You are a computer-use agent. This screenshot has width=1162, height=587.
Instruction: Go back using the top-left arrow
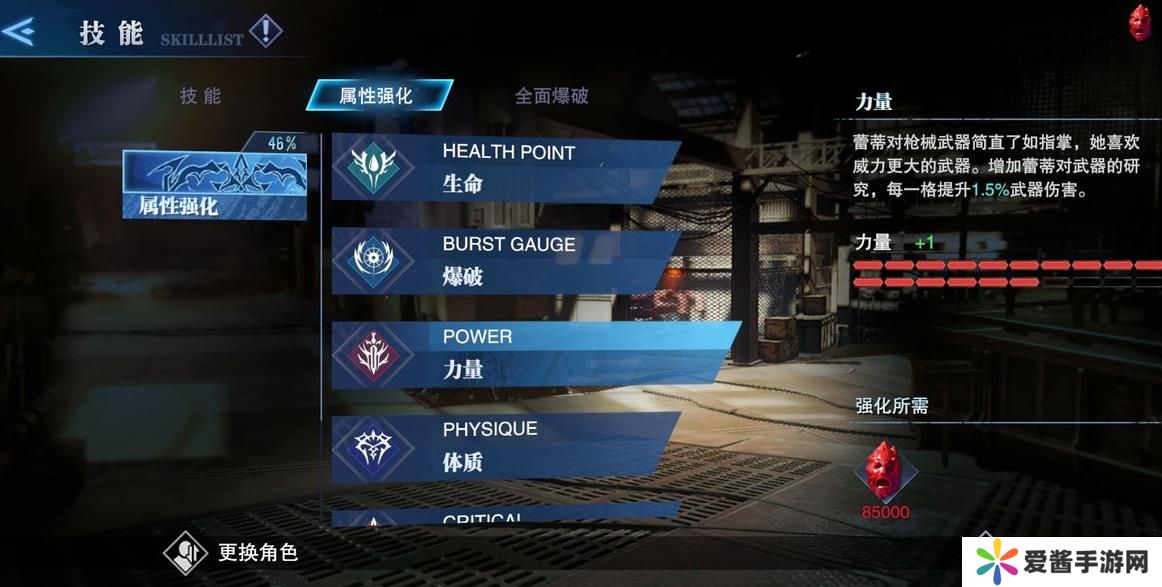pos(19,32)
